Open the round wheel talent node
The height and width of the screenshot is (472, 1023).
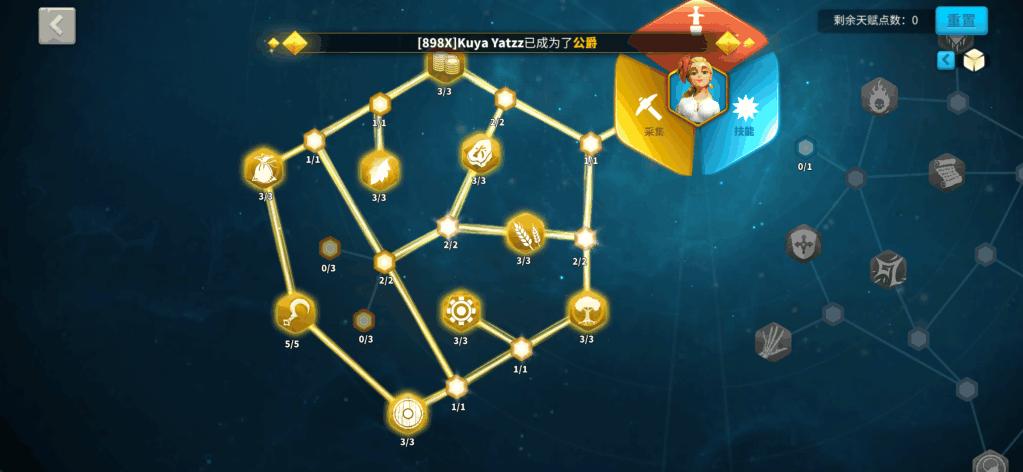coord(407,412)
